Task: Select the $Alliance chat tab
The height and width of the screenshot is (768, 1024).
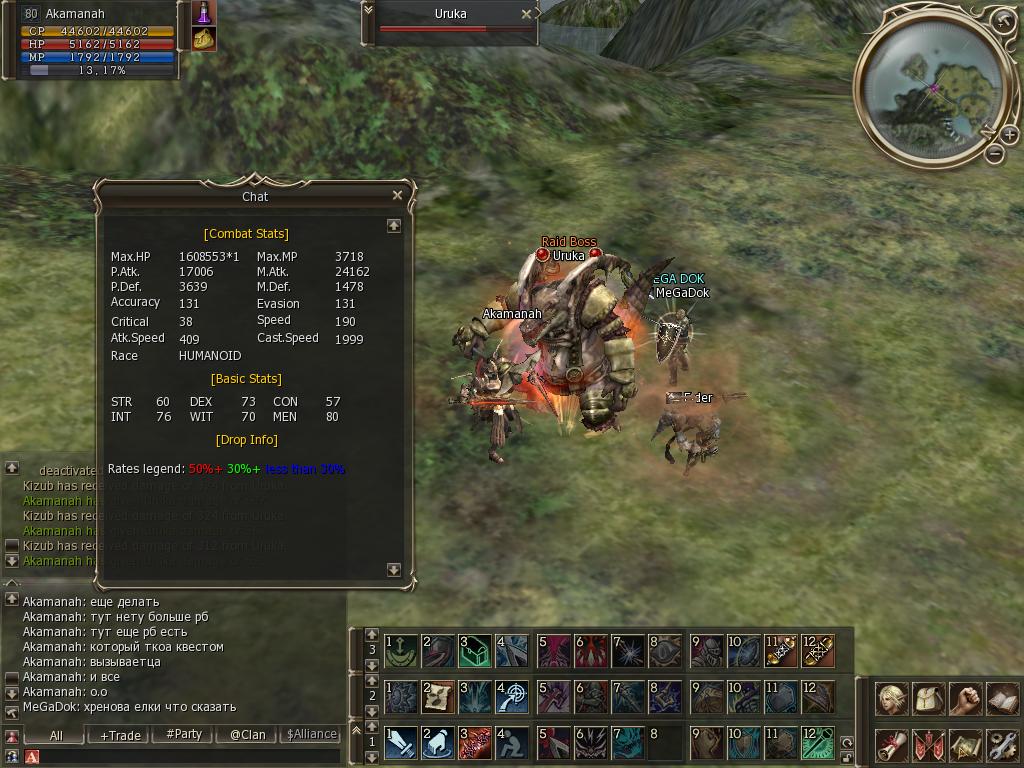Action: pos(311,734)
